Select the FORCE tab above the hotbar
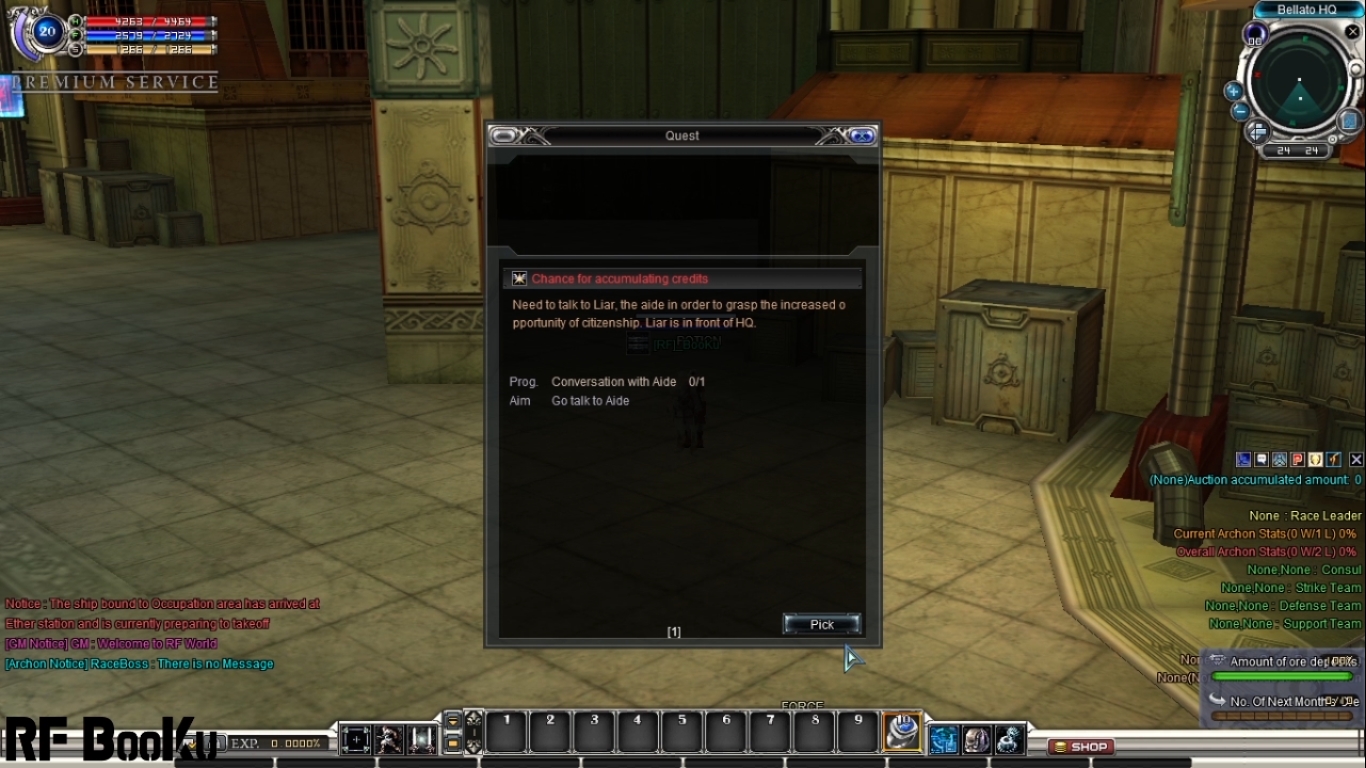 point(802,705)
